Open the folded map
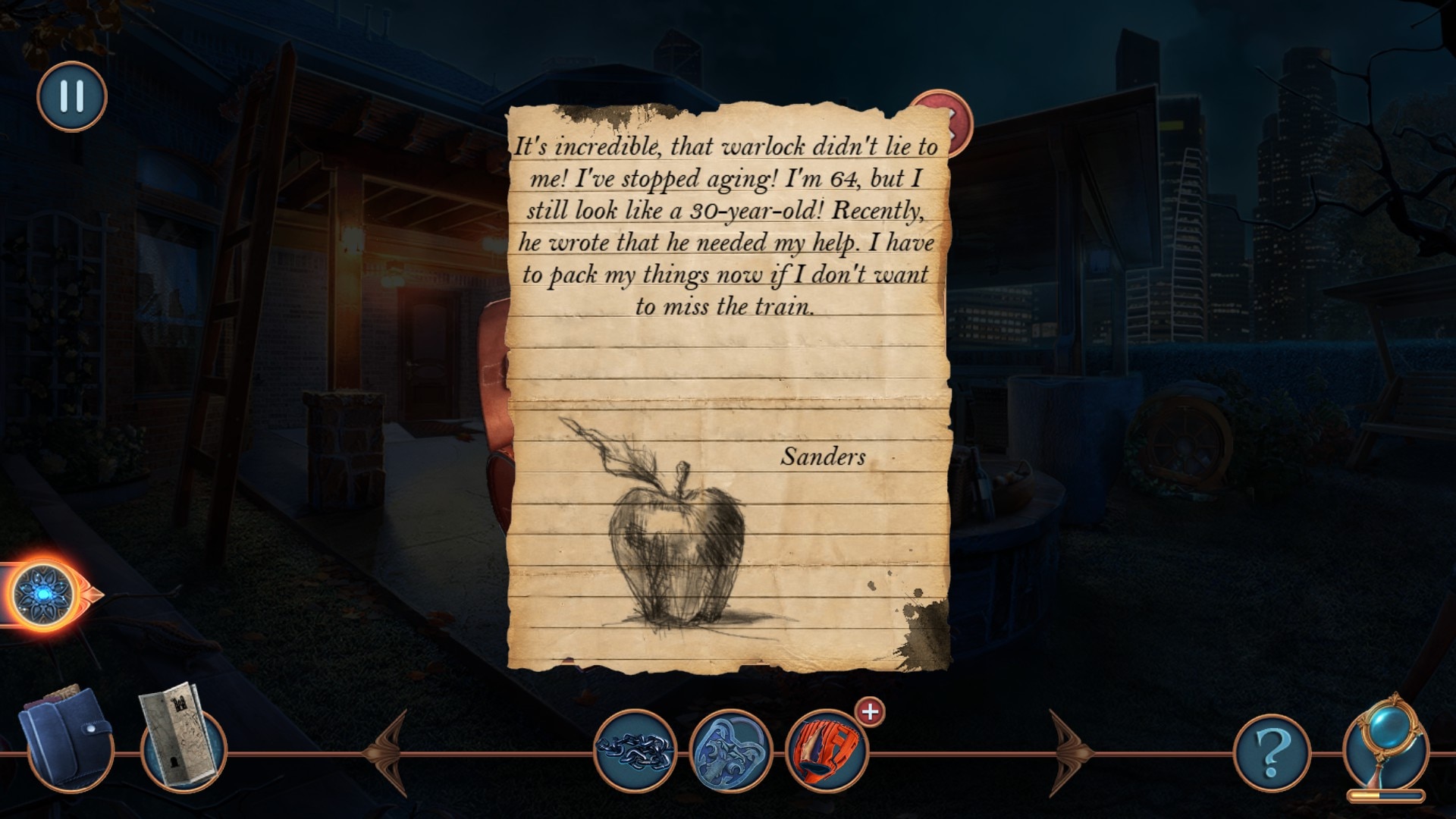The width and height of the screenshot is (1456, 819). 180,738
